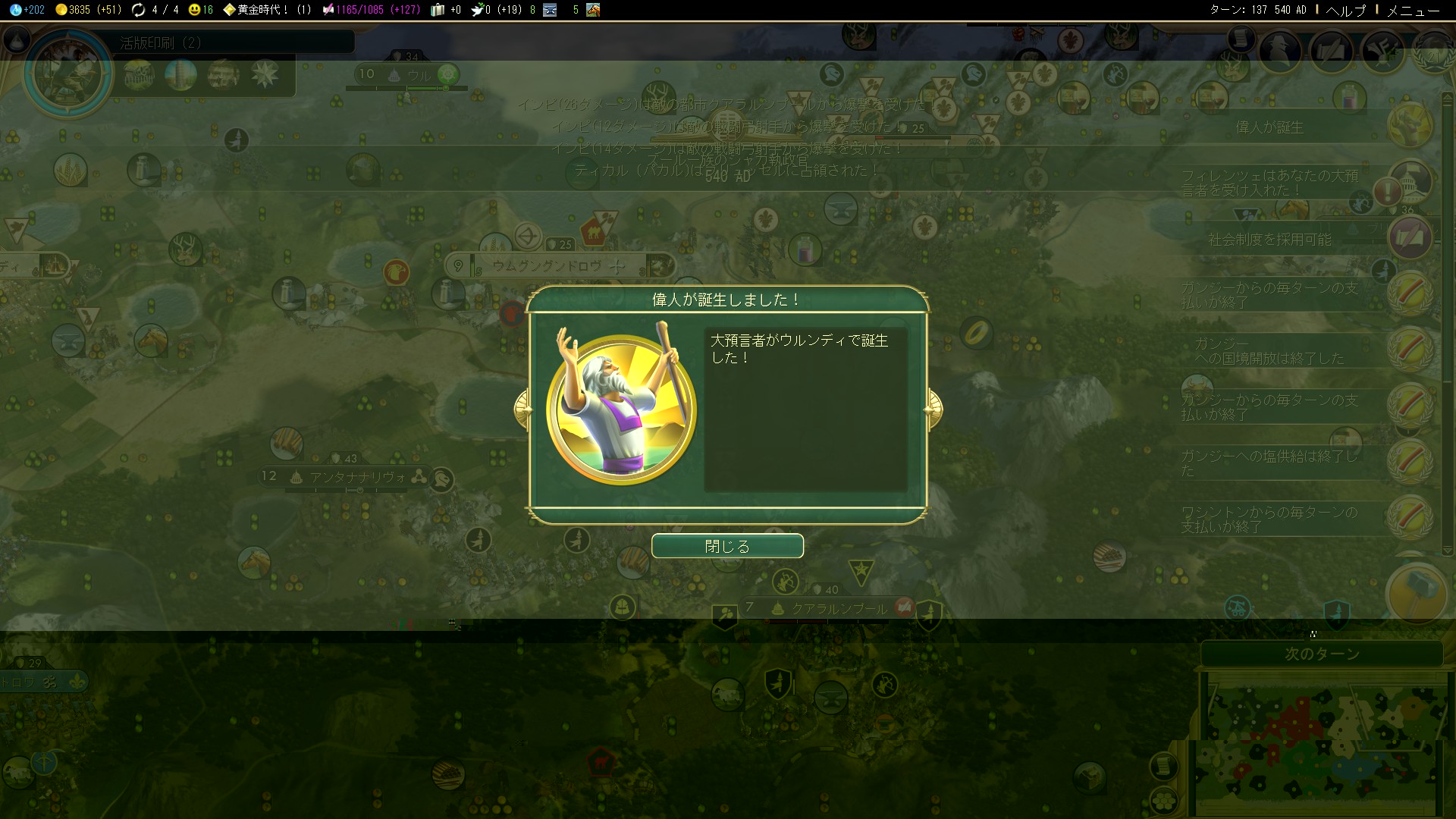Viewport: 1456px width, 819px height.
Task: Open the 社会制度を採用可能 notification
Action: tap(1270, 240)
